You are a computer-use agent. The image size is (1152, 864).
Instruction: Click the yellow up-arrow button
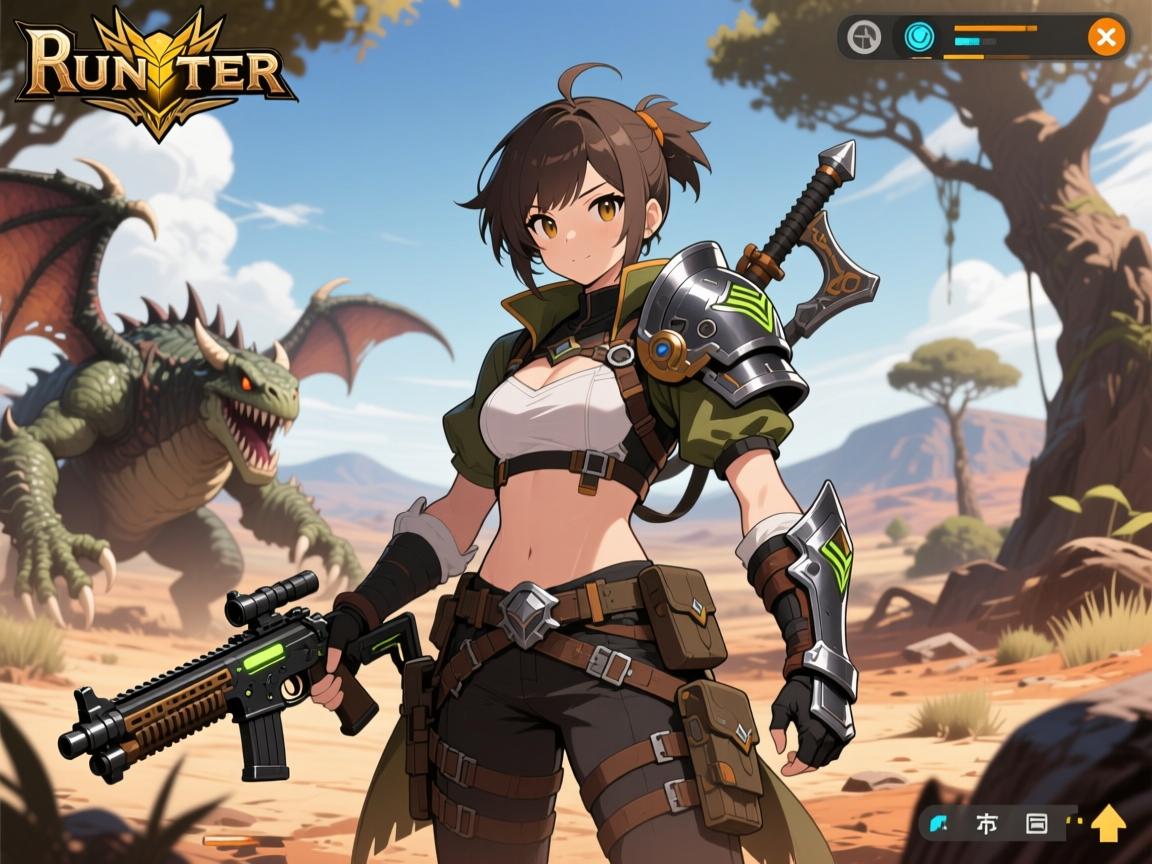coord(1108,824)
